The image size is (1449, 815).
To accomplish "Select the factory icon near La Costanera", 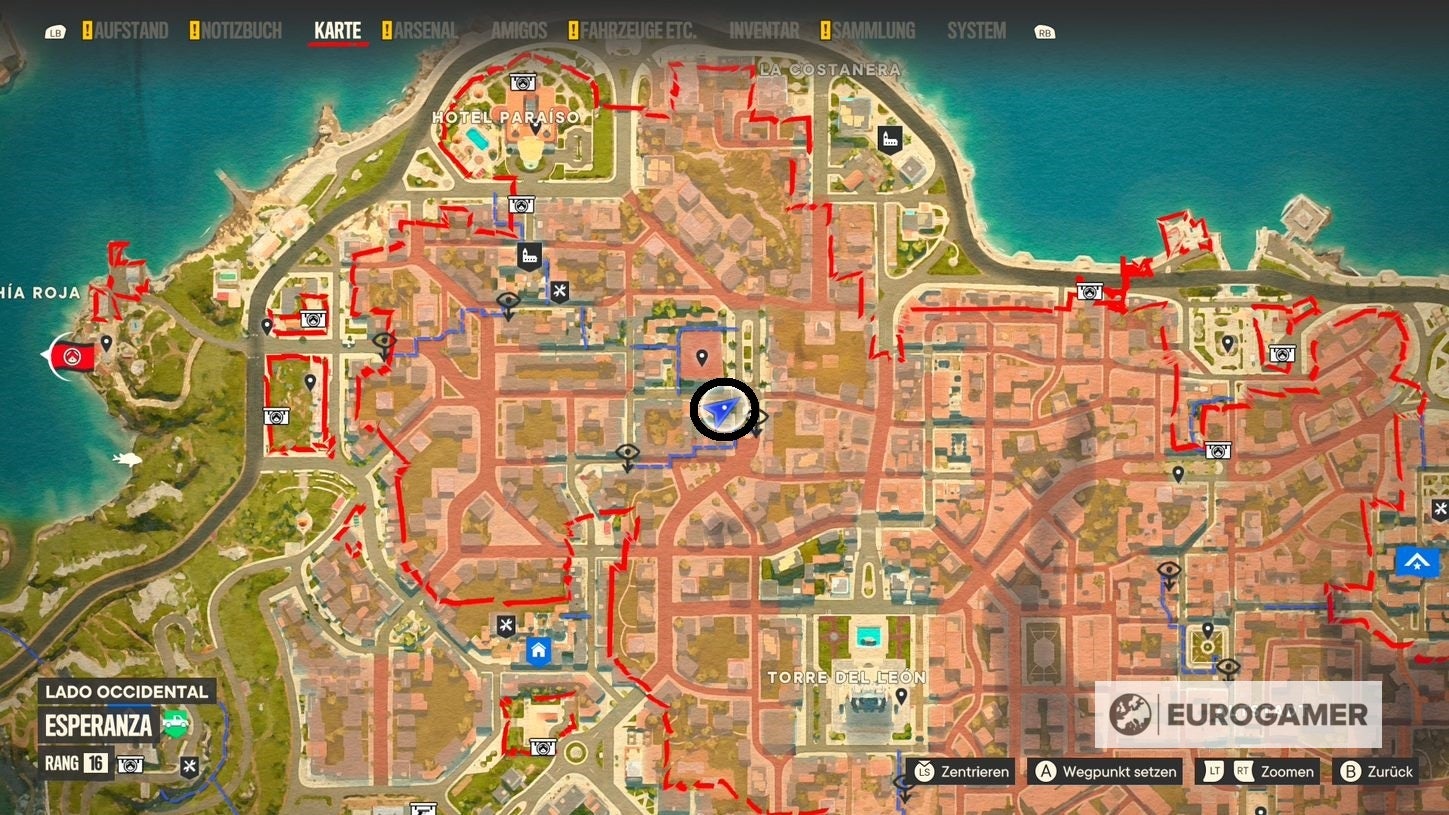I will 889,139.
